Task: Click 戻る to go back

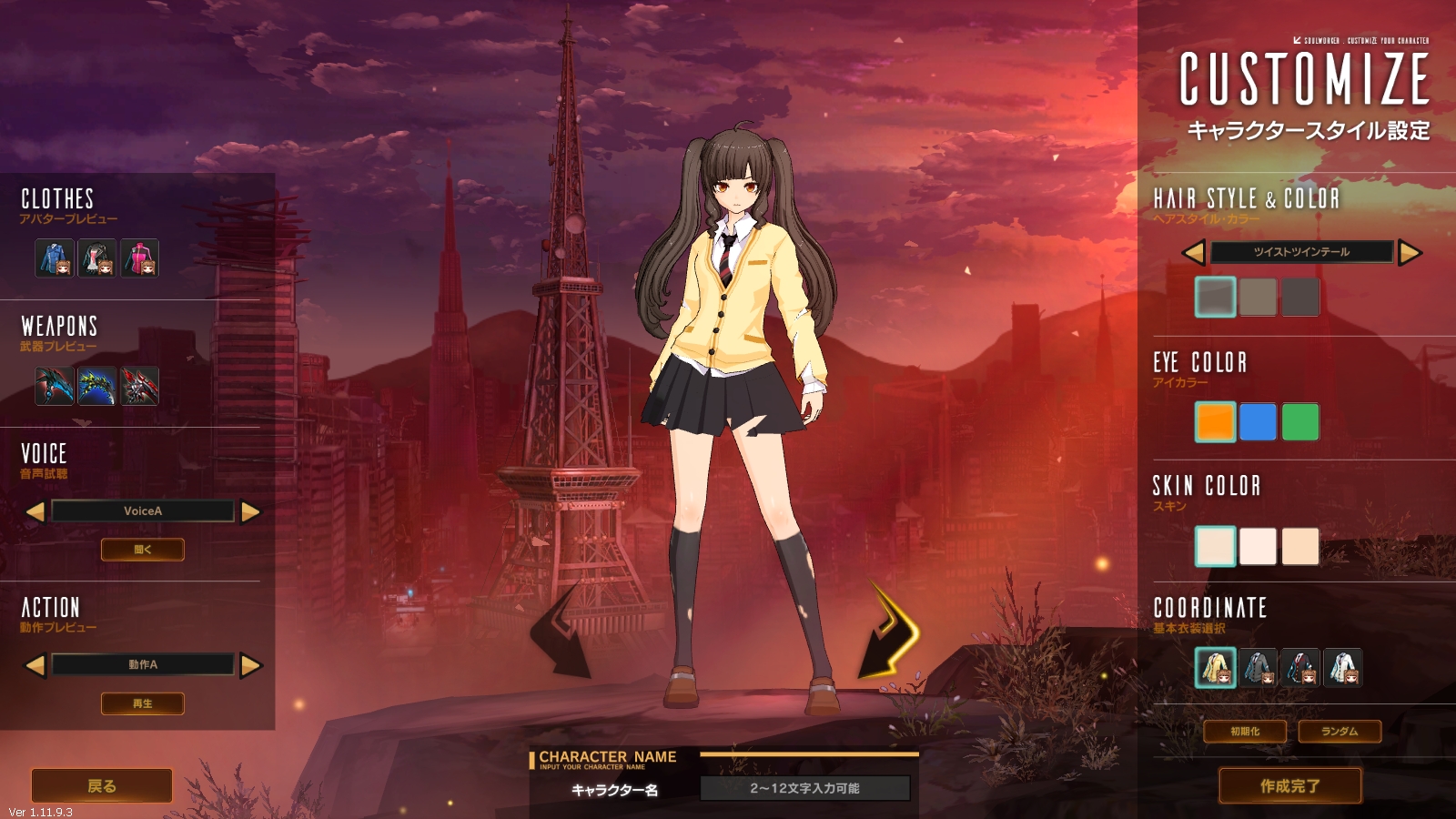Action: (100, 784)
